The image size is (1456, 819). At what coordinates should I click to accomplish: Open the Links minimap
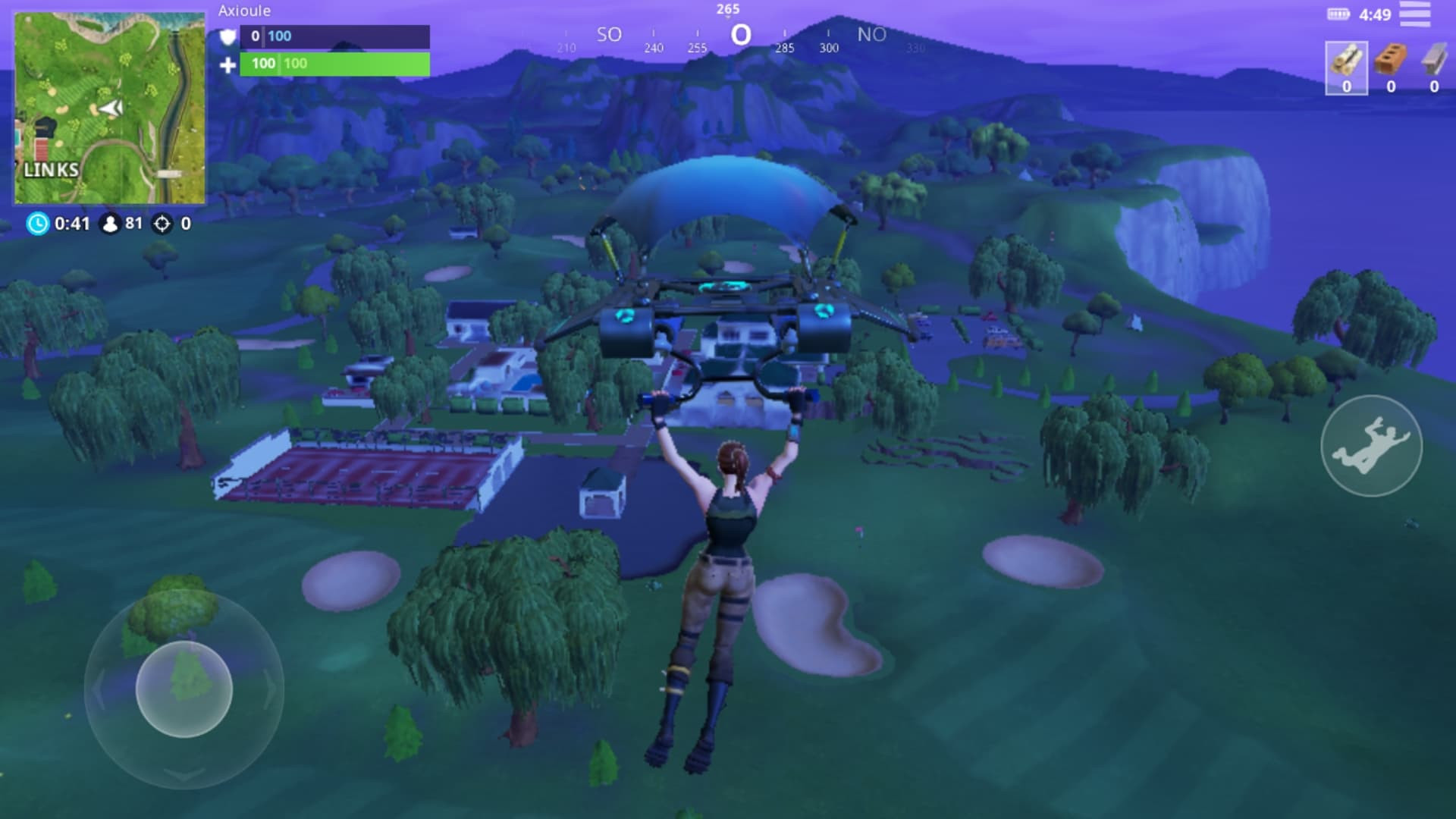109,108
